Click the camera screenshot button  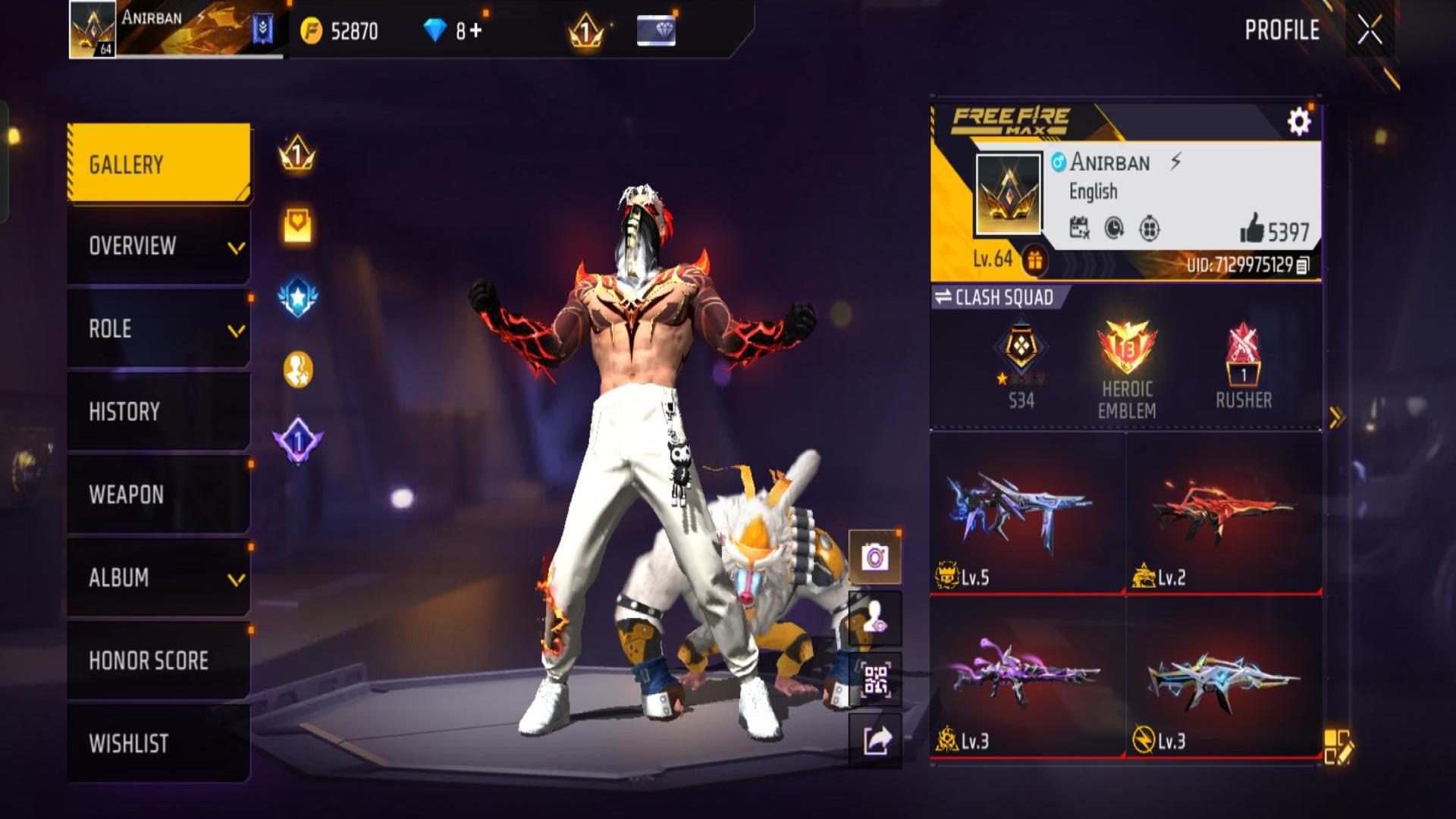click(x=875, y=558)
